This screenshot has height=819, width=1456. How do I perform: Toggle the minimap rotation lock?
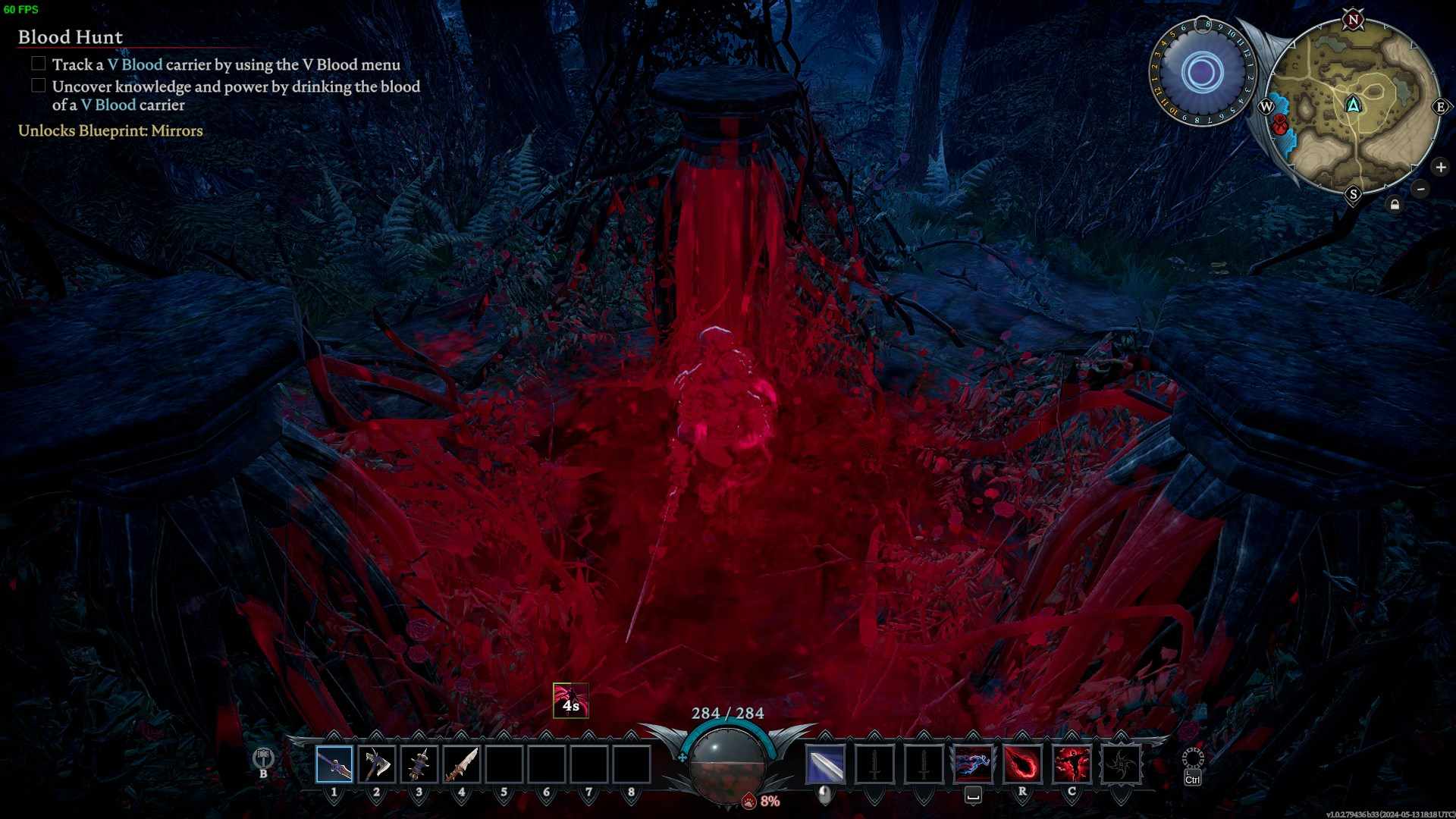pos(1395,205)
